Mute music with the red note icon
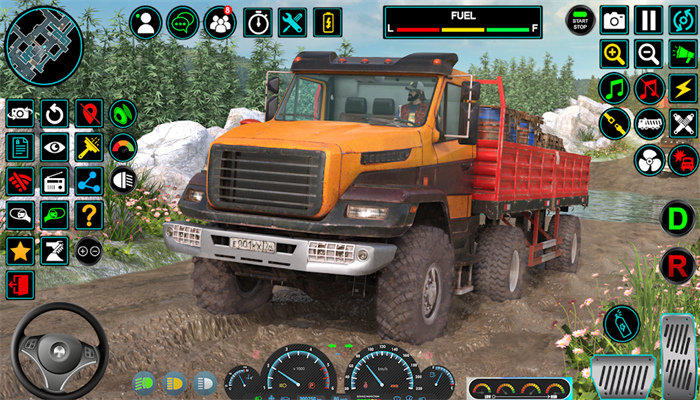The image size is (700, 400). coord(649,89)
